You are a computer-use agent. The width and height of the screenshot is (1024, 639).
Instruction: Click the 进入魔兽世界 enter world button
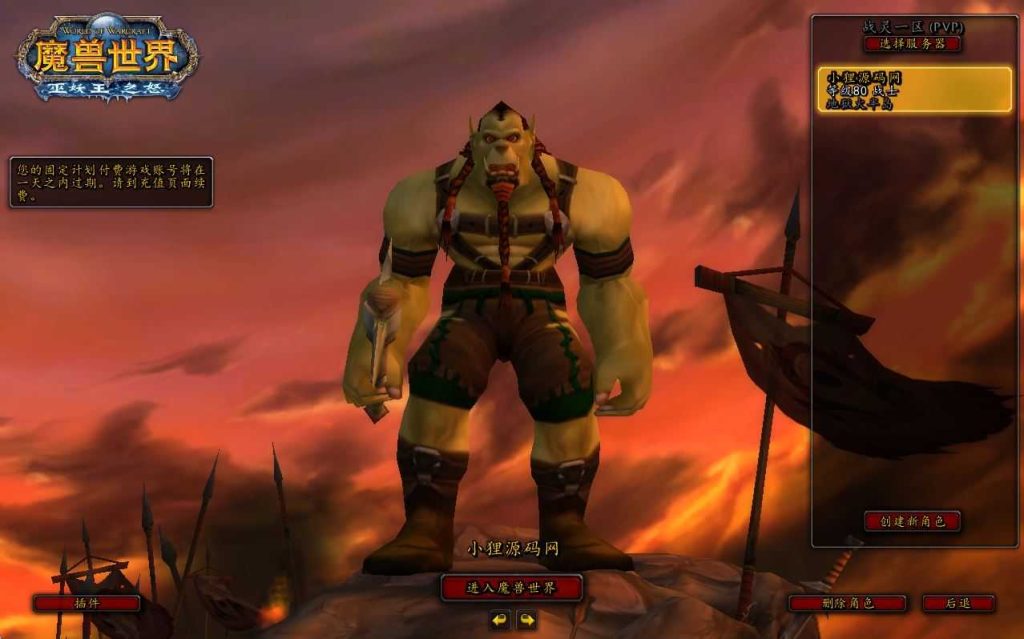(511, 587)
